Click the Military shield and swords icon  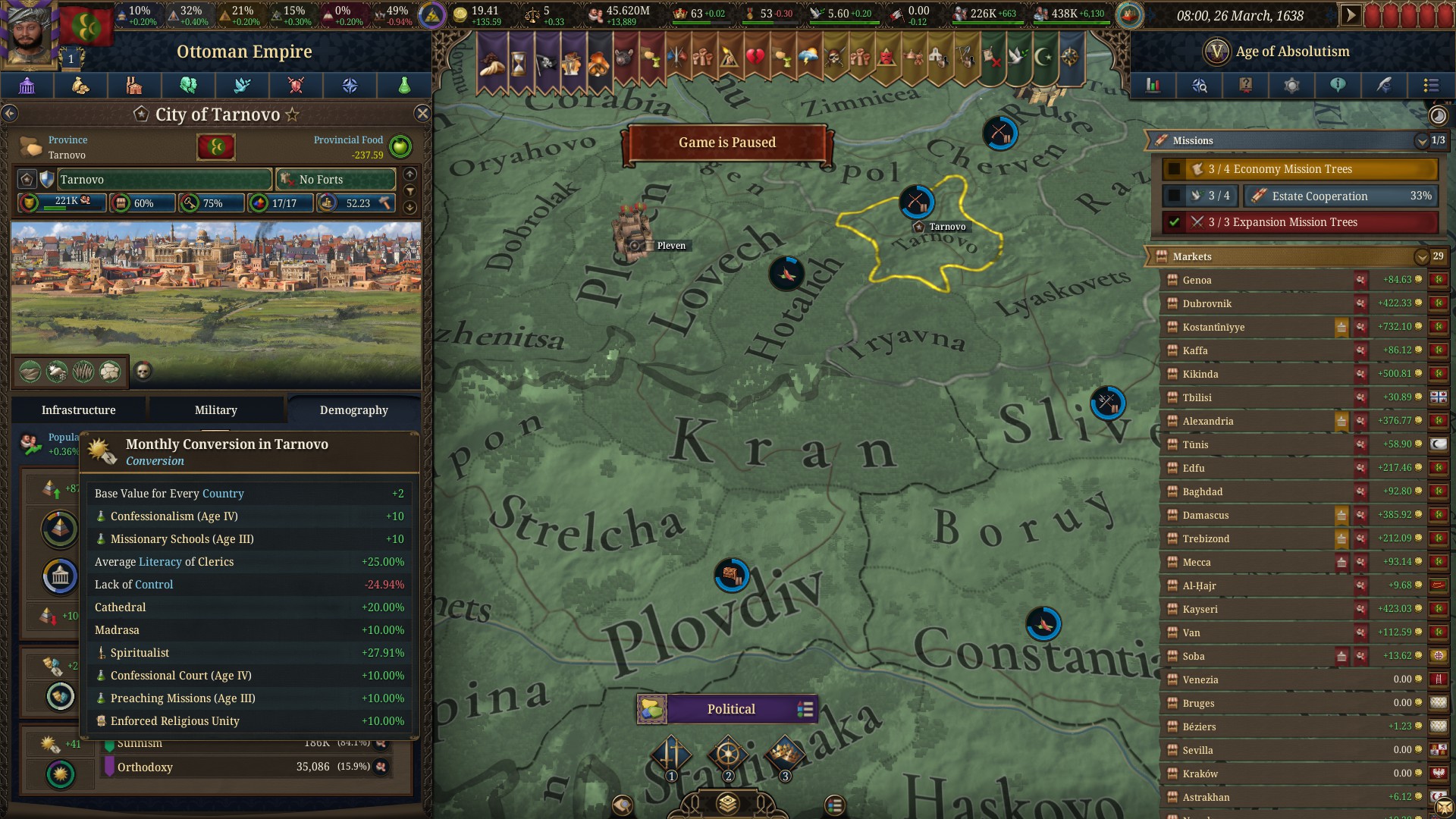[296, 86]
